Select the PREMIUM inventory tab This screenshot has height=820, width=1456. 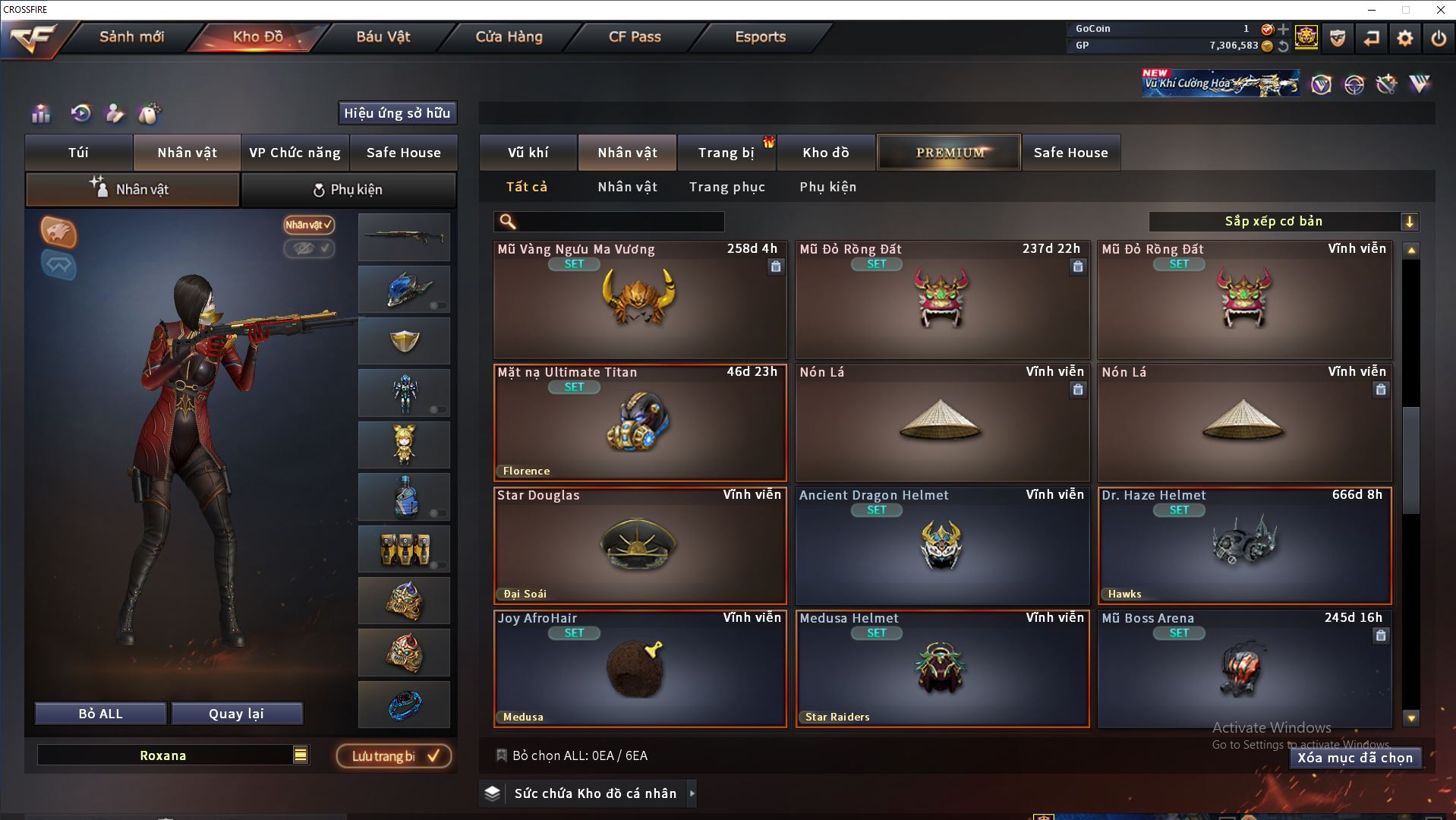[949, 153]
